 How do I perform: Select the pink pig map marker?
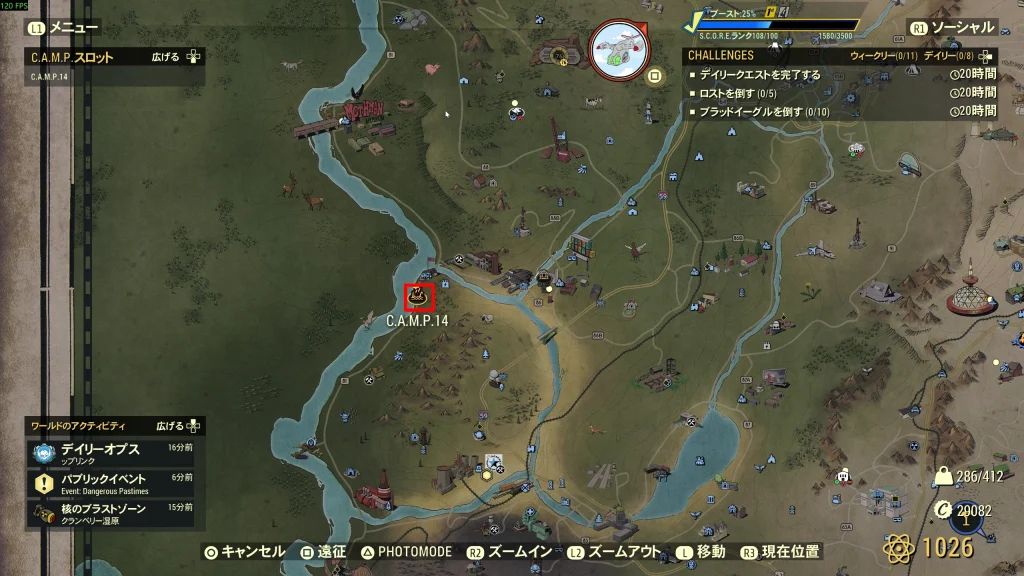[x=433, y=69]
